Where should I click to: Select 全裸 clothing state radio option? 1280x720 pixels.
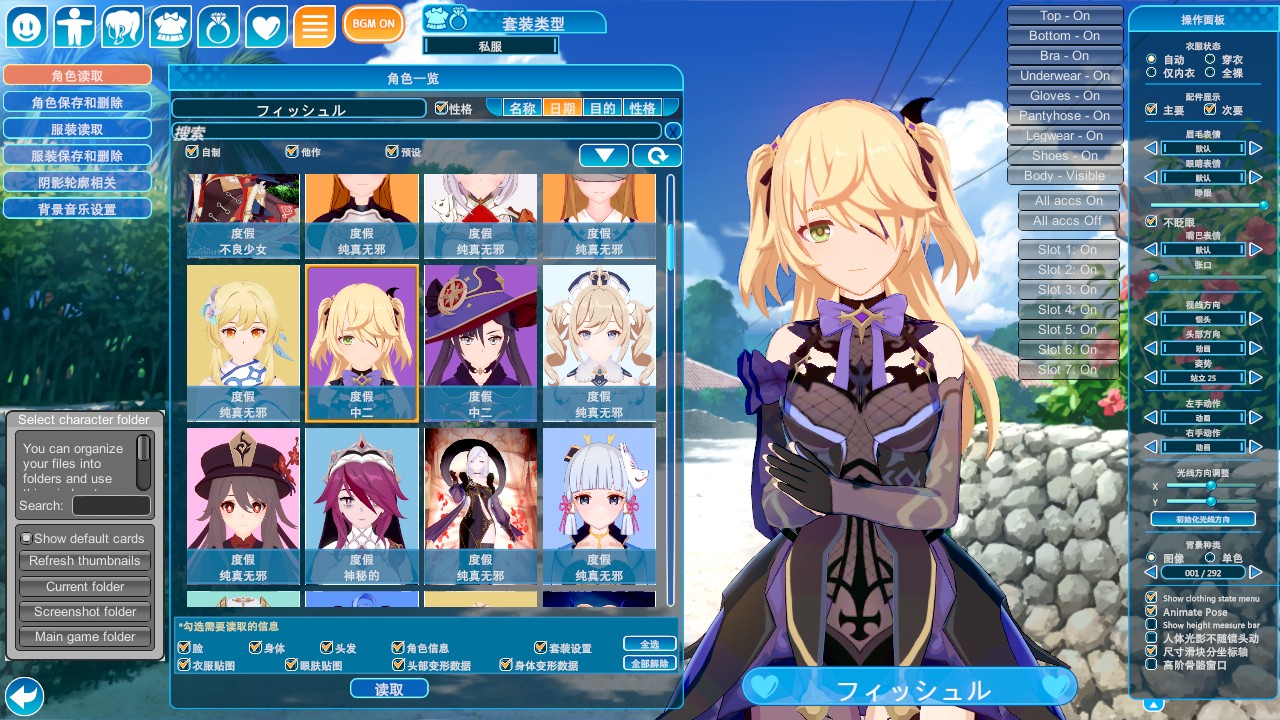point(1211,73)
